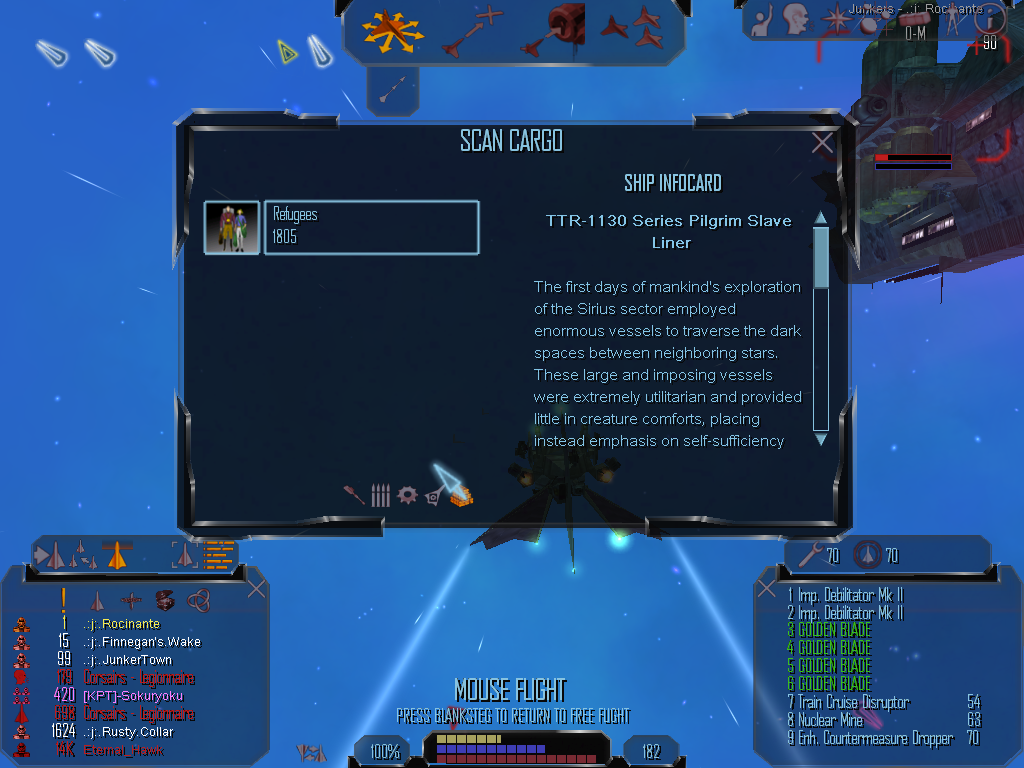Show the weapons cargo filter
Image resolution: width=1024 pixels, height=768 pixels.
(x=354, y=495)
